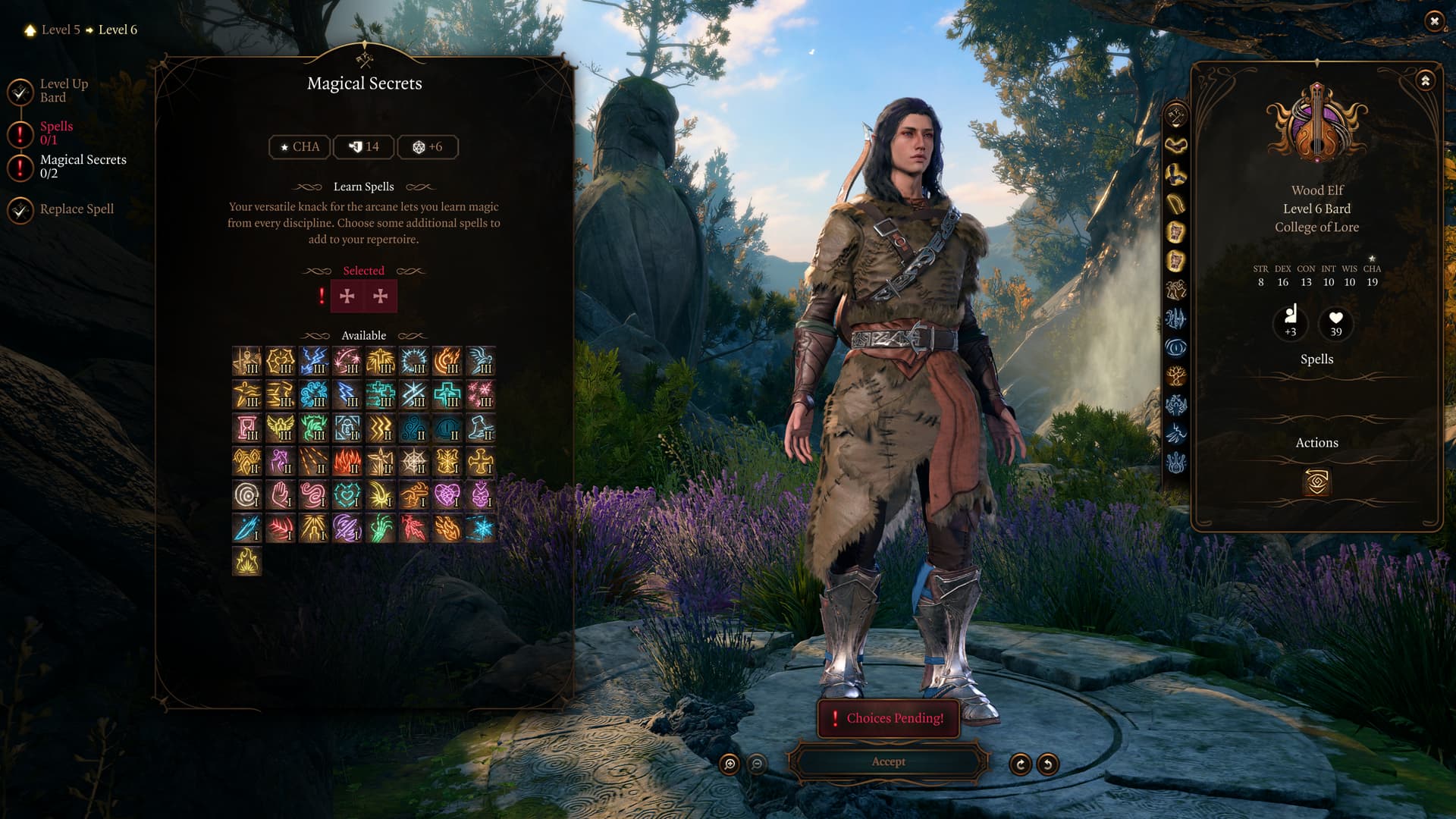
Task: Choose the green skeletal hand cantrip
Action: 381,528
